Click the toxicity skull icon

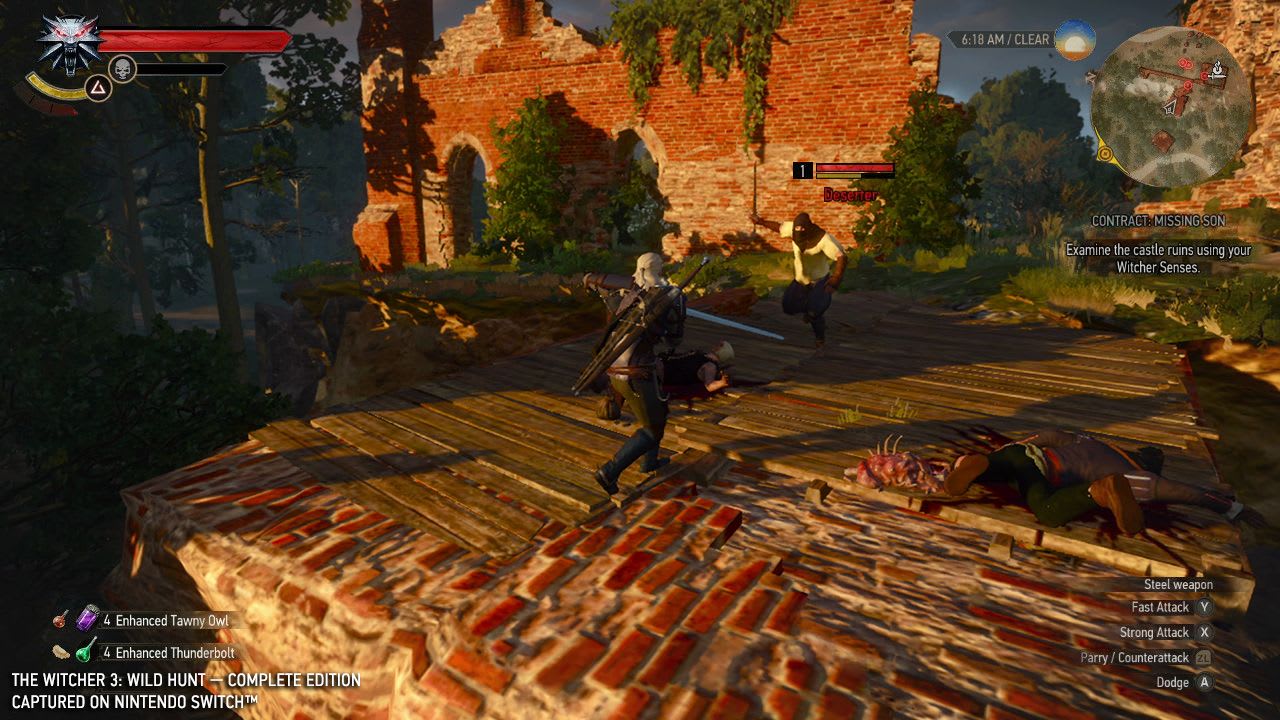coord(121,69)
